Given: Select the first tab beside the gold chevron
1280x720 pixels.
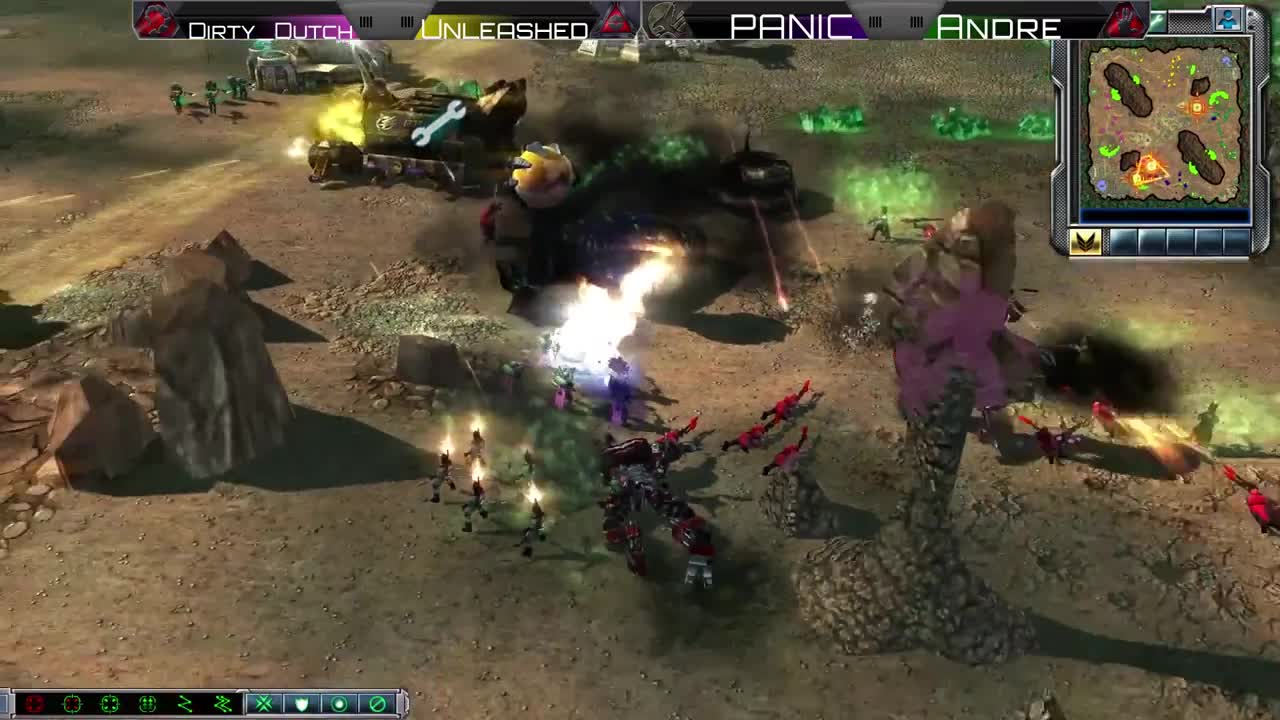Looking at the screenshot, I should [x=1122, y=241].
